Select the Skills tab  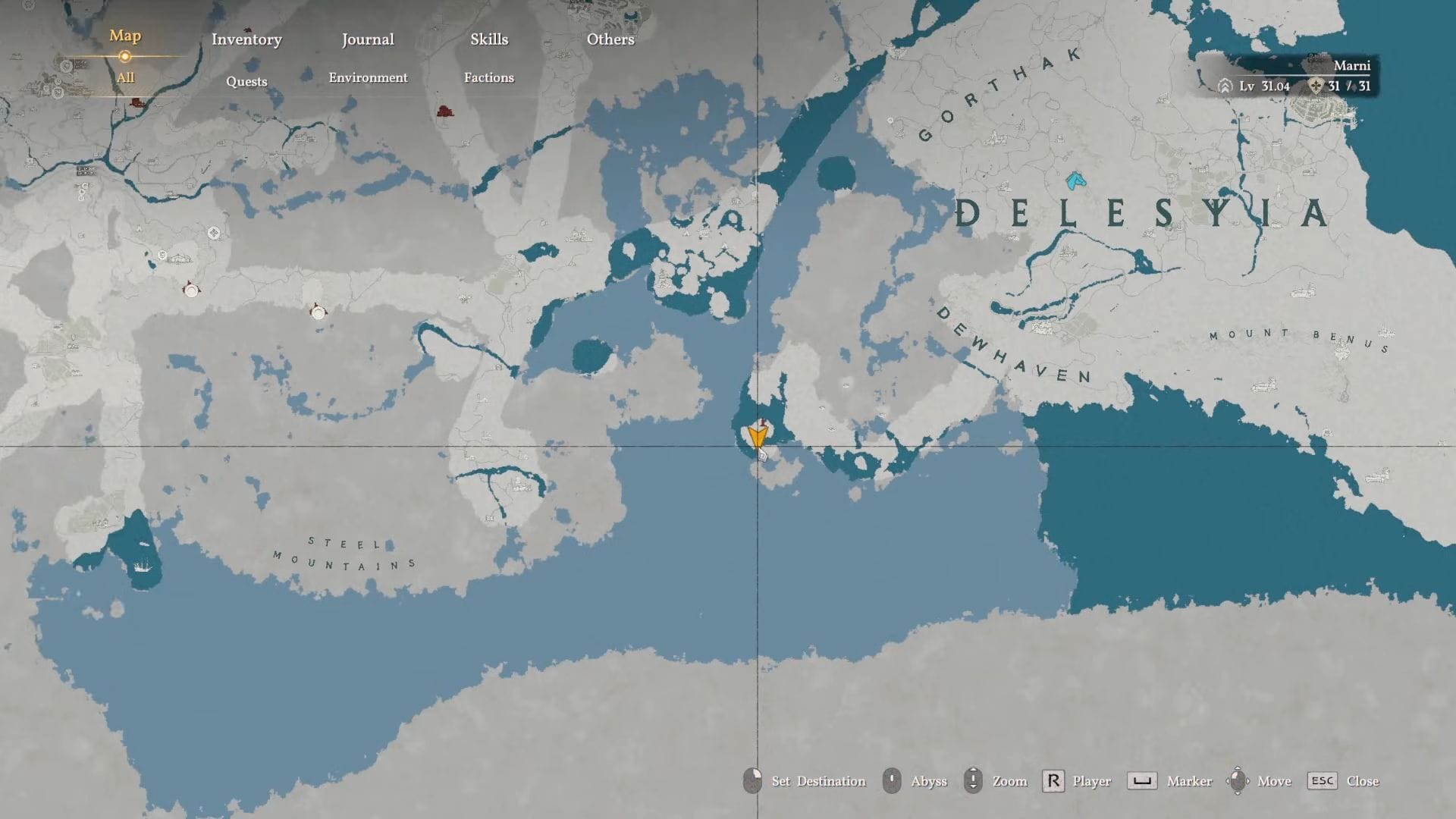click(x=489, y=39)
